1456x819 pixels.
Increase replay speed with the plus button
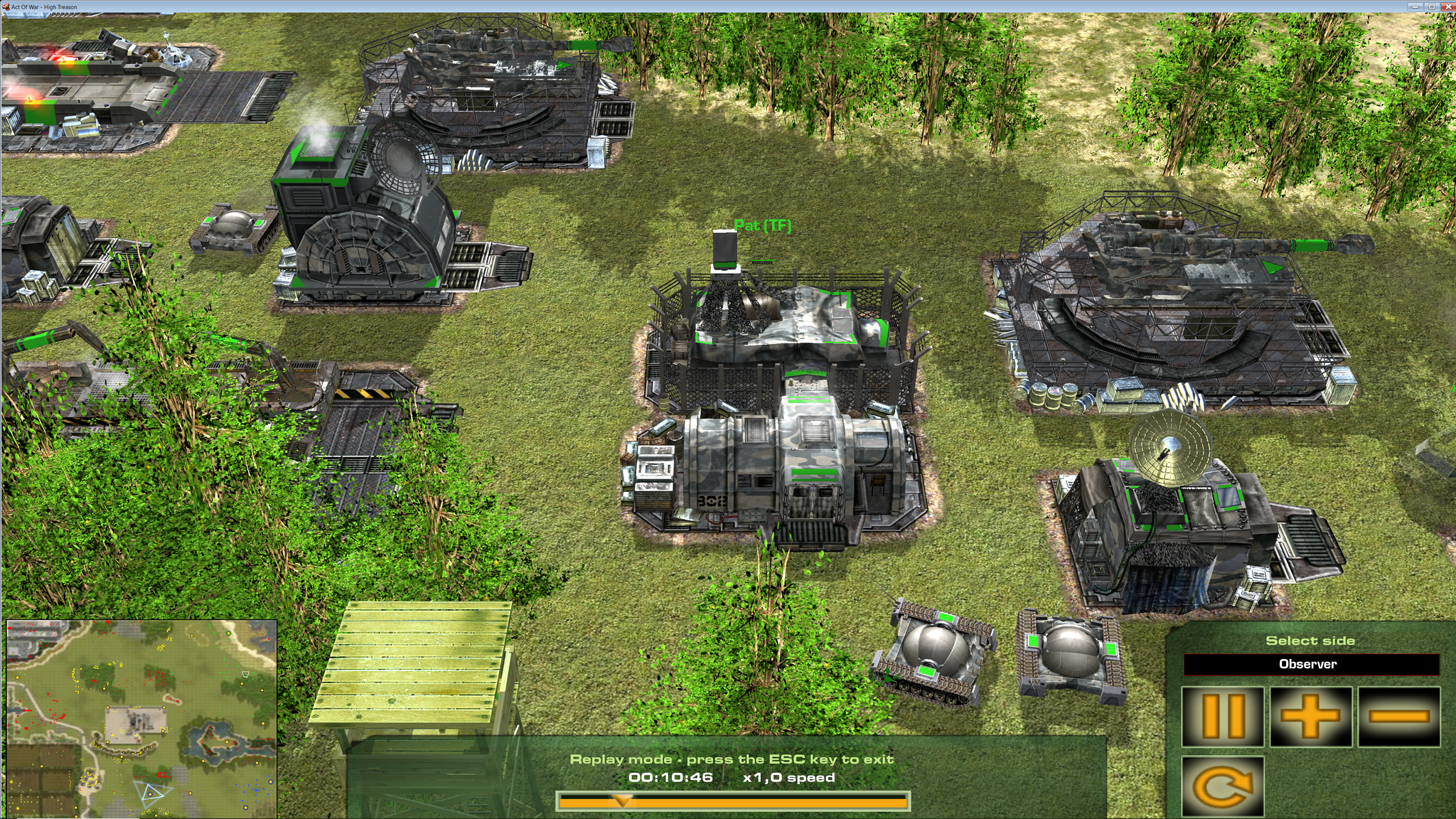(1311, 717)
